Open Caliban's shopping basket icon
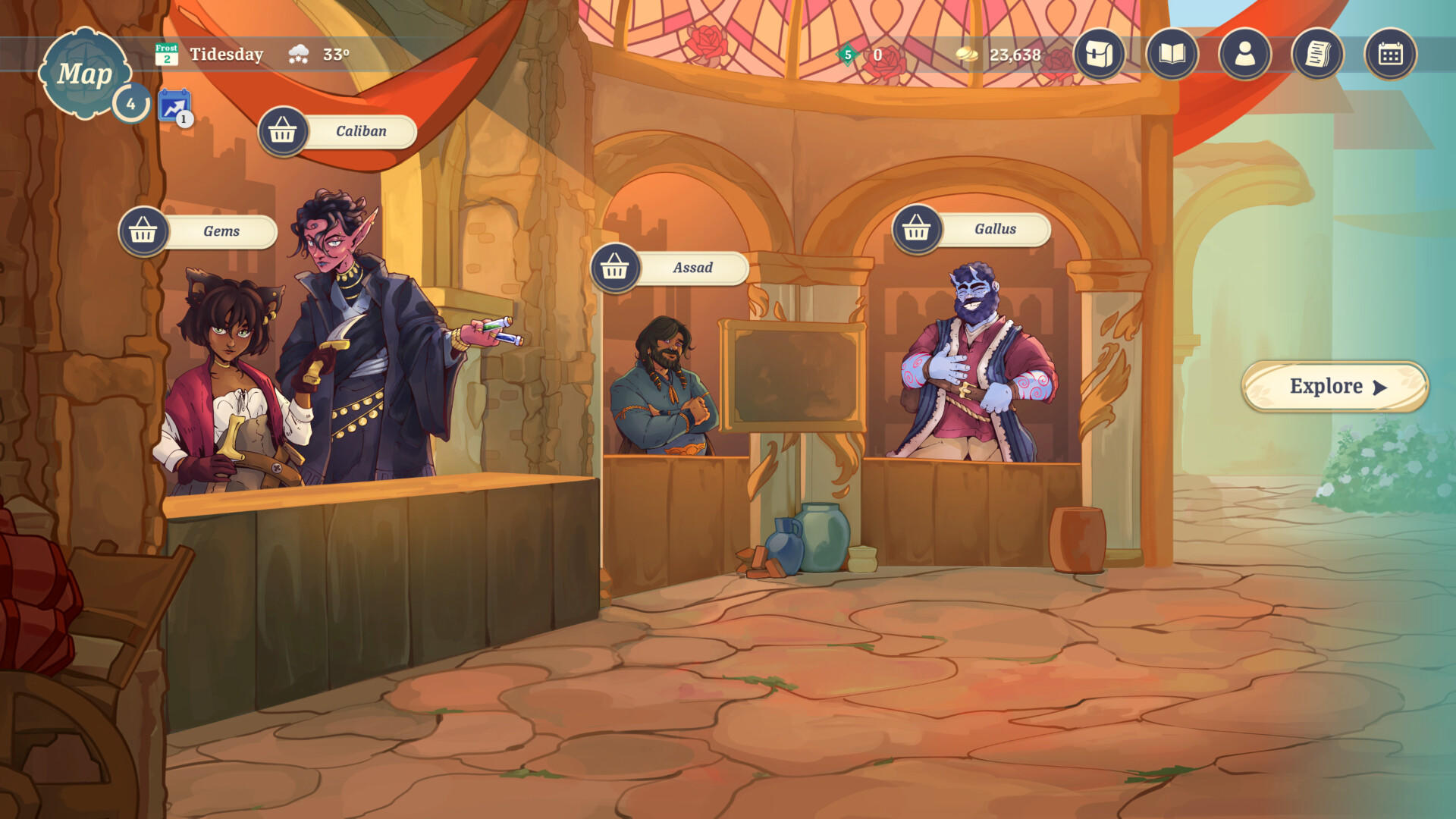Viewport: 1456px width, 819px height. 284,130
